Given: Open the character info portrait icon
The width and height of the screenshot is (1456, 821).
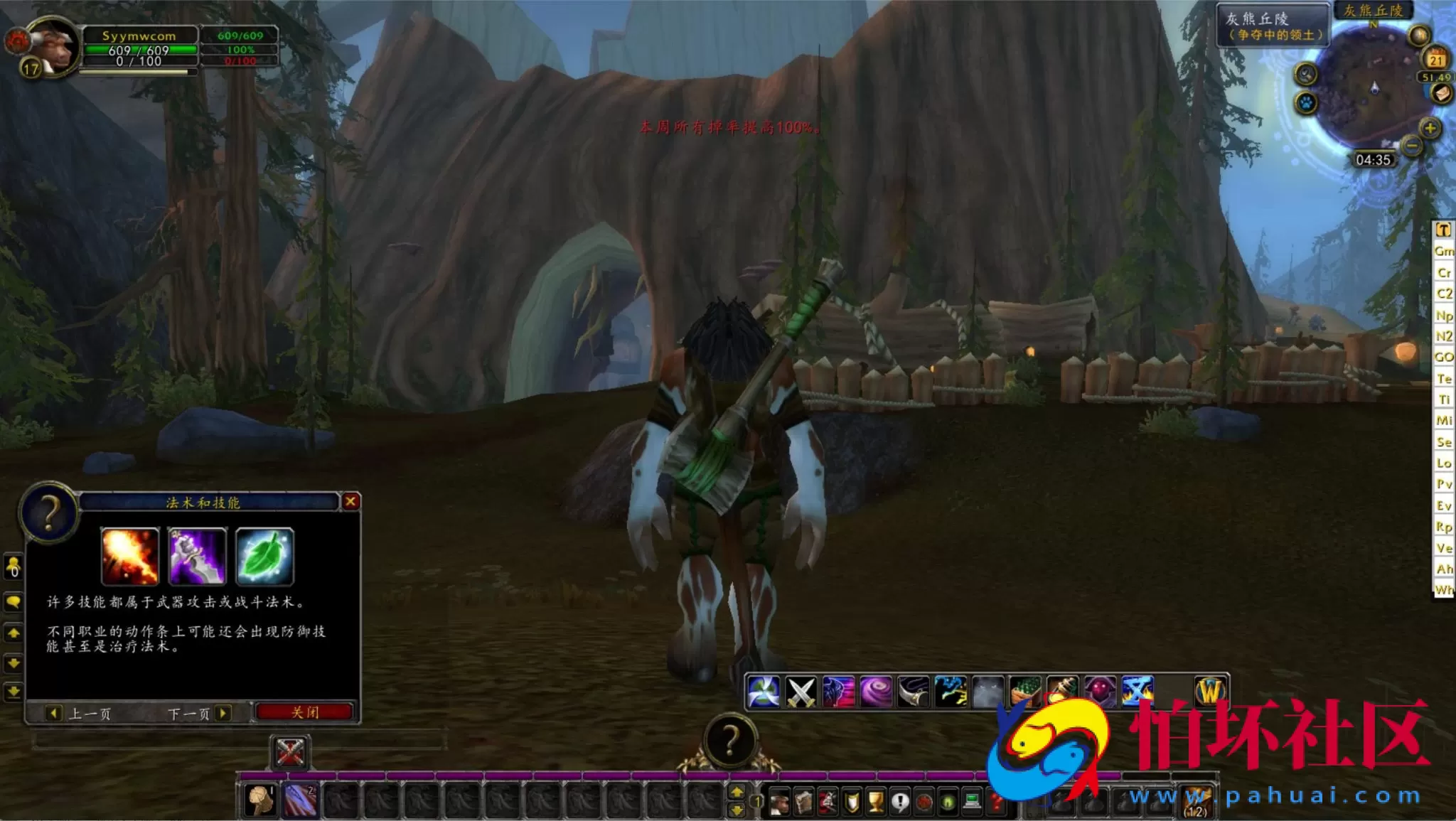Looking at the screenshot, I should coord(779,802).
